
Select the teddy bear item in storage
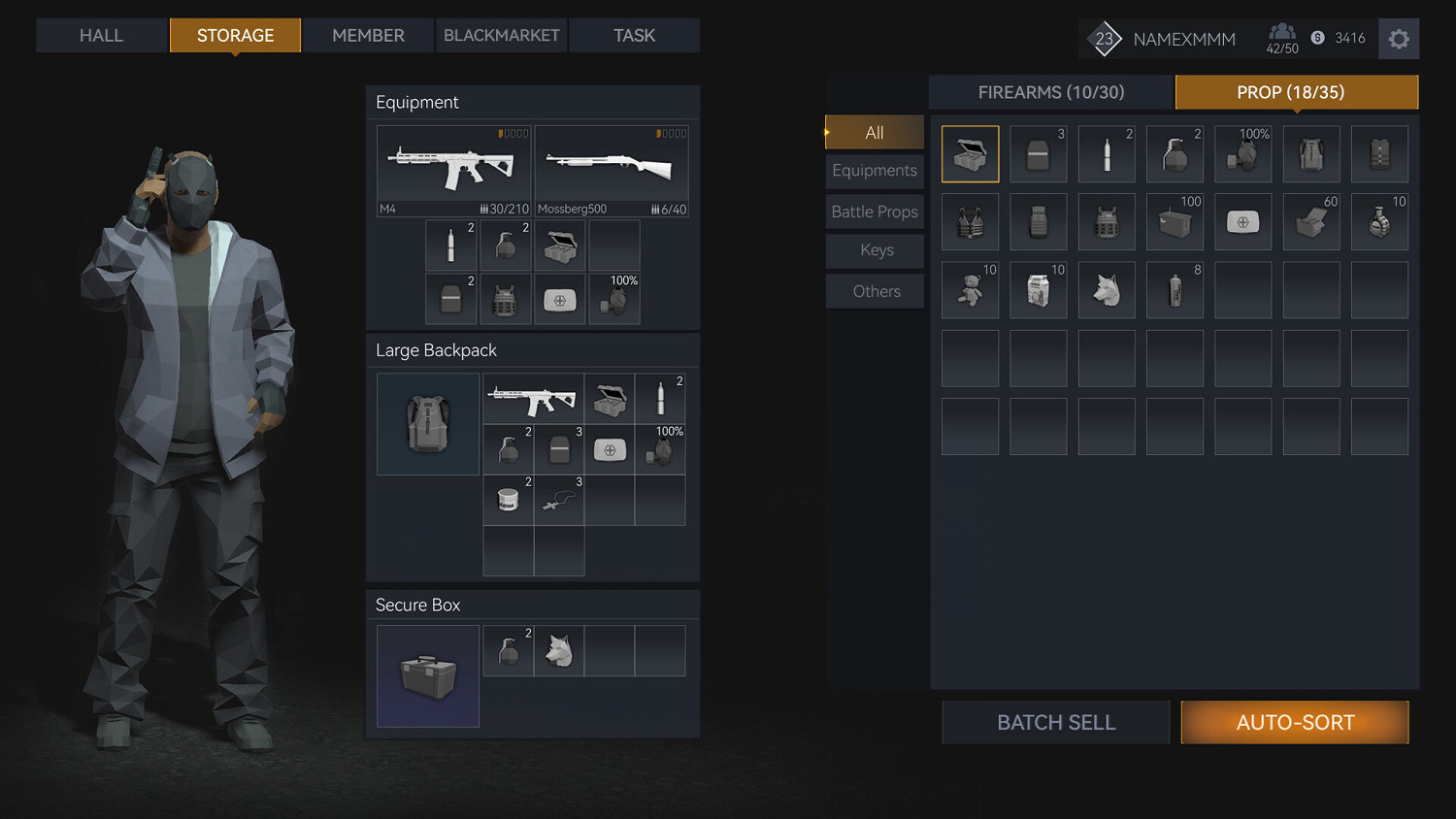point(970,289)
